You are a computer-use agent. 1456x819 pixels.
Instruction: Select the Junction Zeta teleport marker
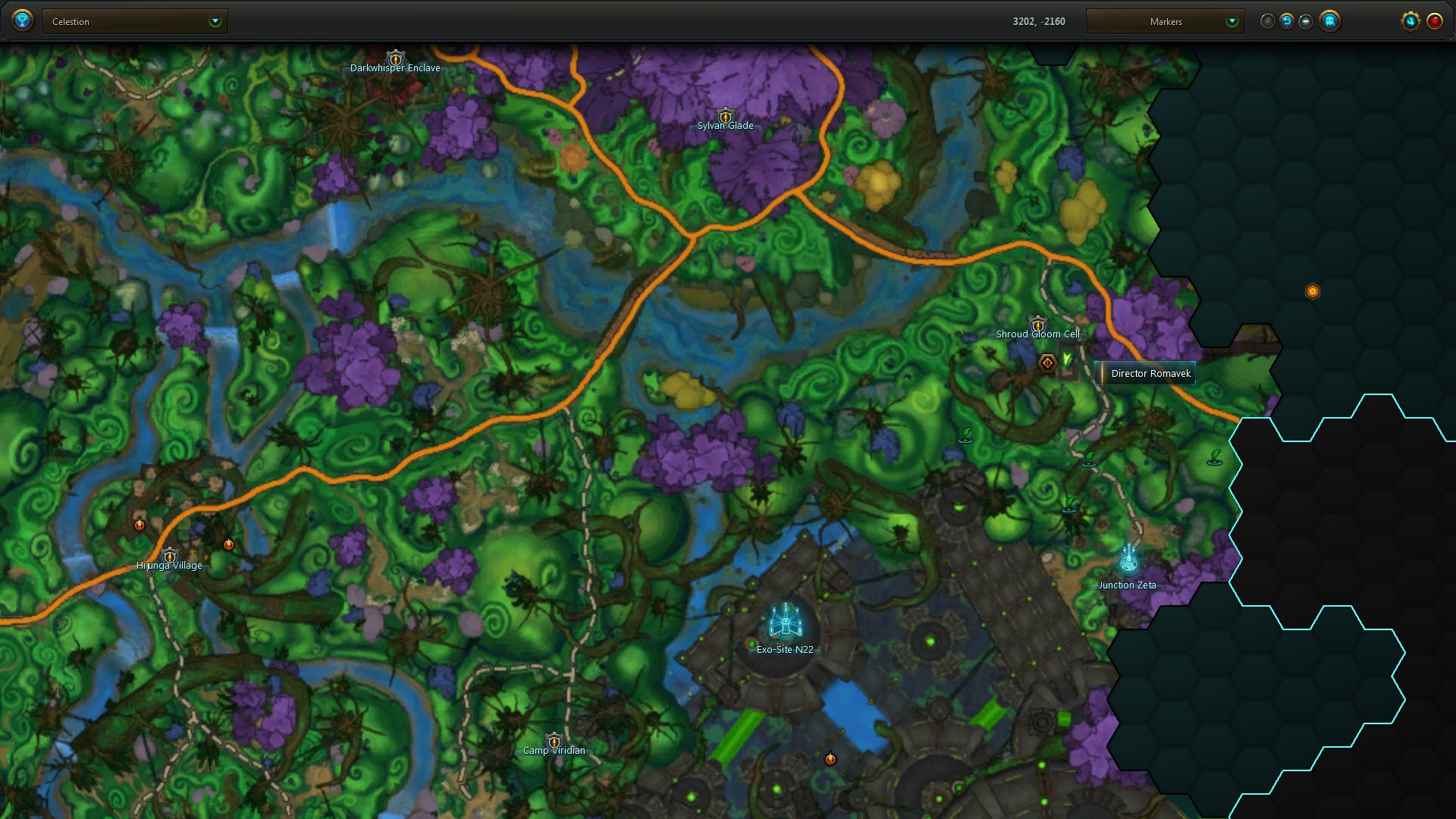pos(1128,560)
